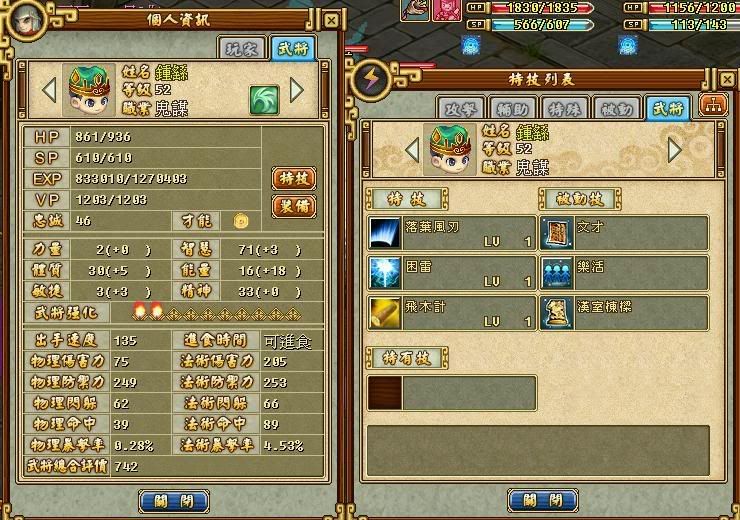
Task: Select the 落葉風刃 skill
Action: [452, 234]
